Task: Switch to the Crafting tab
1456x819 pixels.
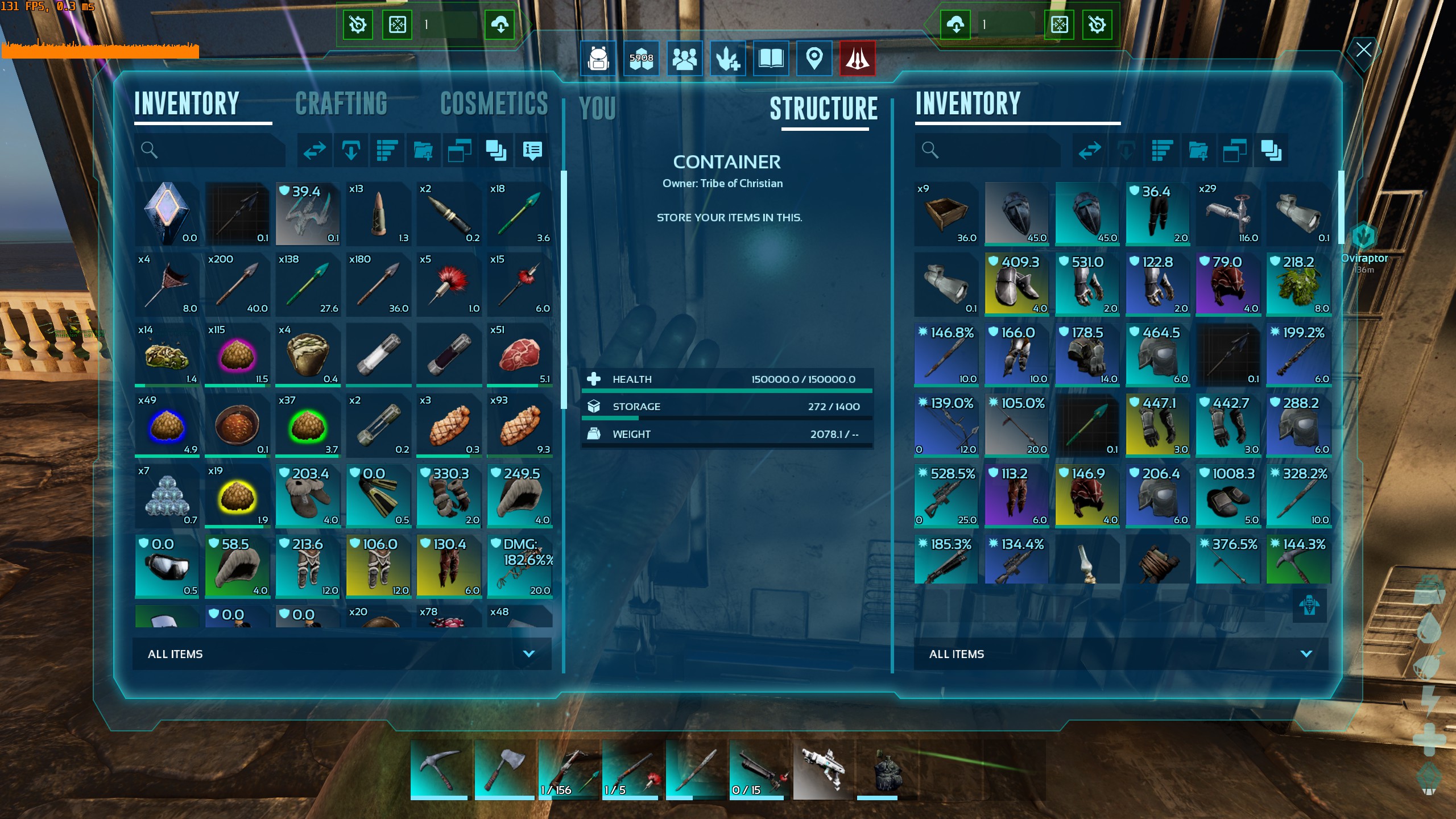Action: pos(341,104)
